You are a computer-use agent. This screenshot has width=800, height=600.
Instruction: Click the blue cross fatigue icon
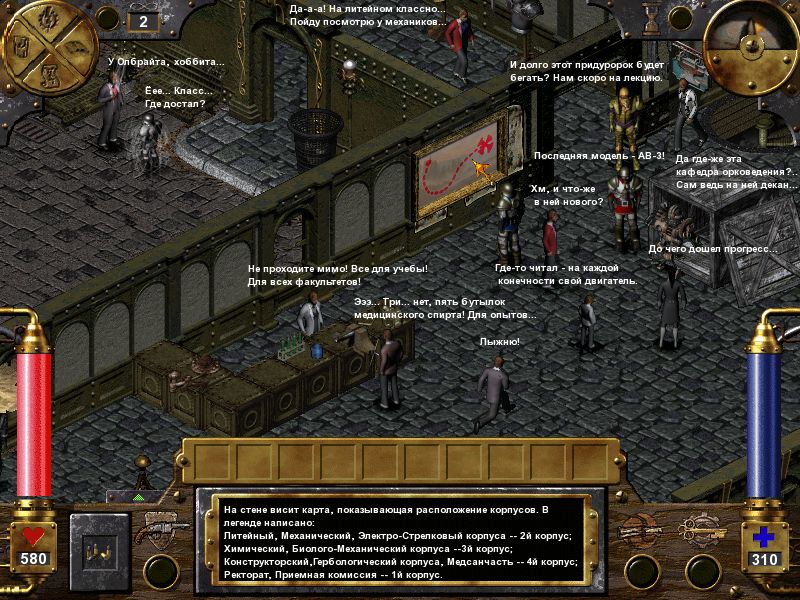[x=765, y=537]
